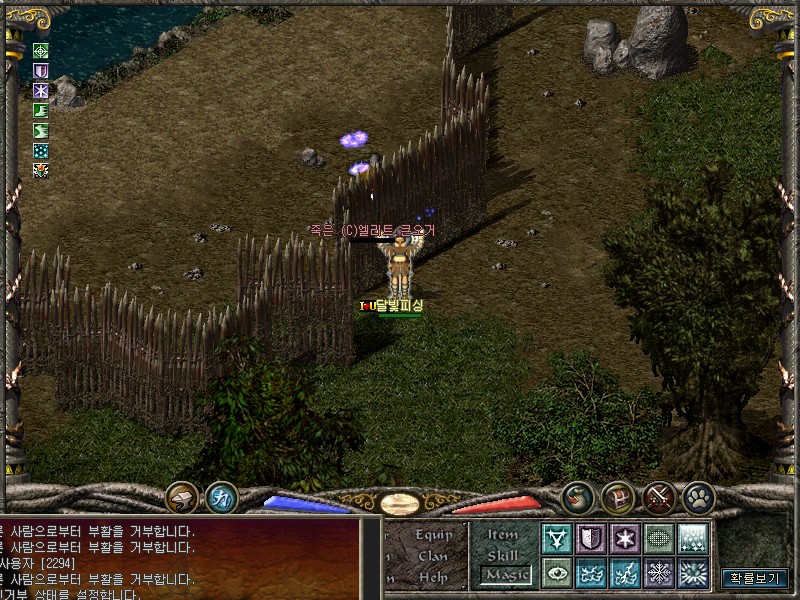Open the treasure chest round button

618,496
